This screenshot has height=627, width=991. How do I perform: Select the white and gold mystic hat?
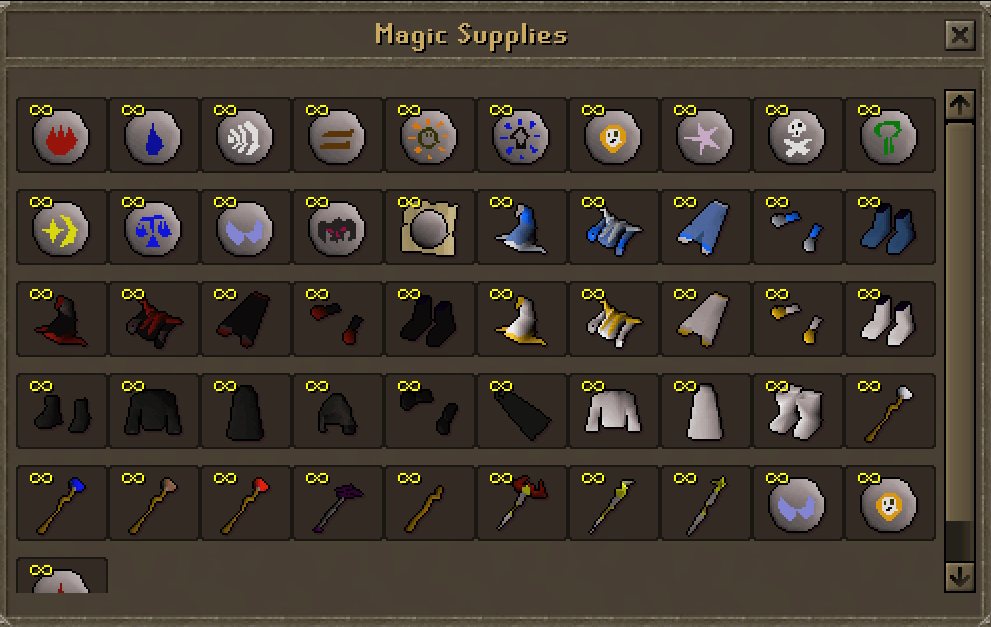point(521,320)
